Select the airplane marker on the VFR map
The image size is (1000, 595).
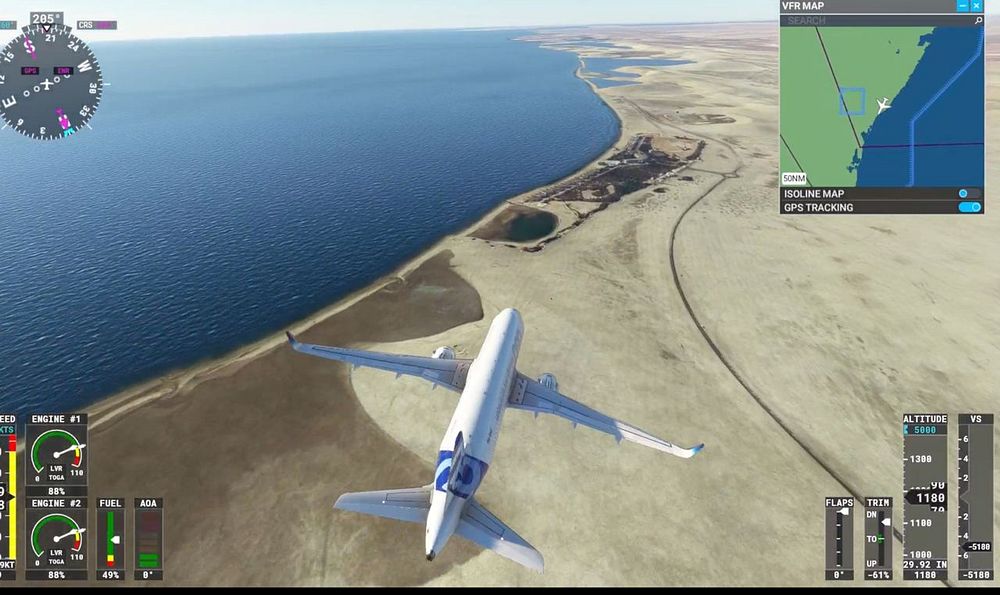[x=882, y=104]
